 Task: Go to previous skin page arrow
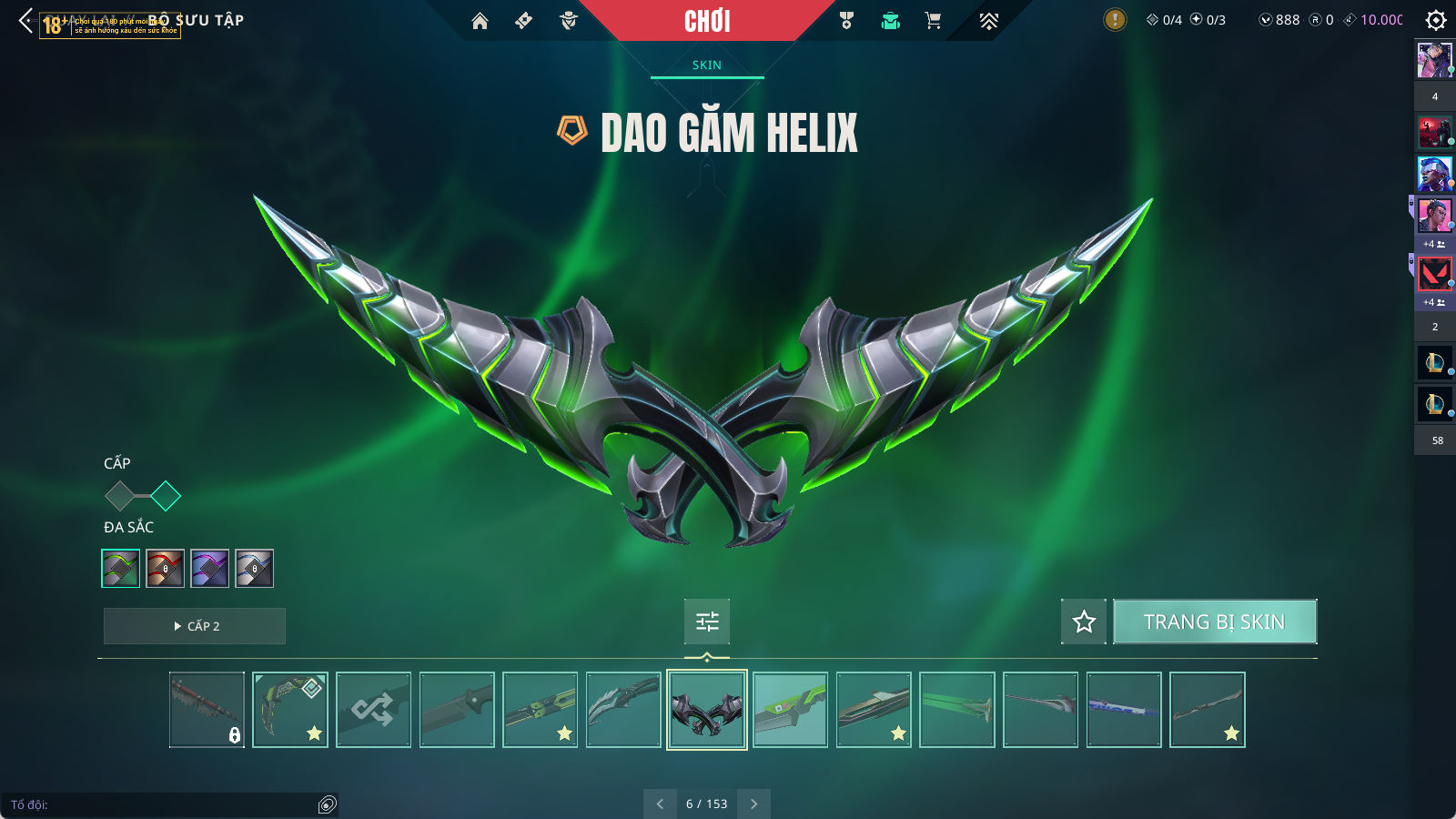coord(660,804)
